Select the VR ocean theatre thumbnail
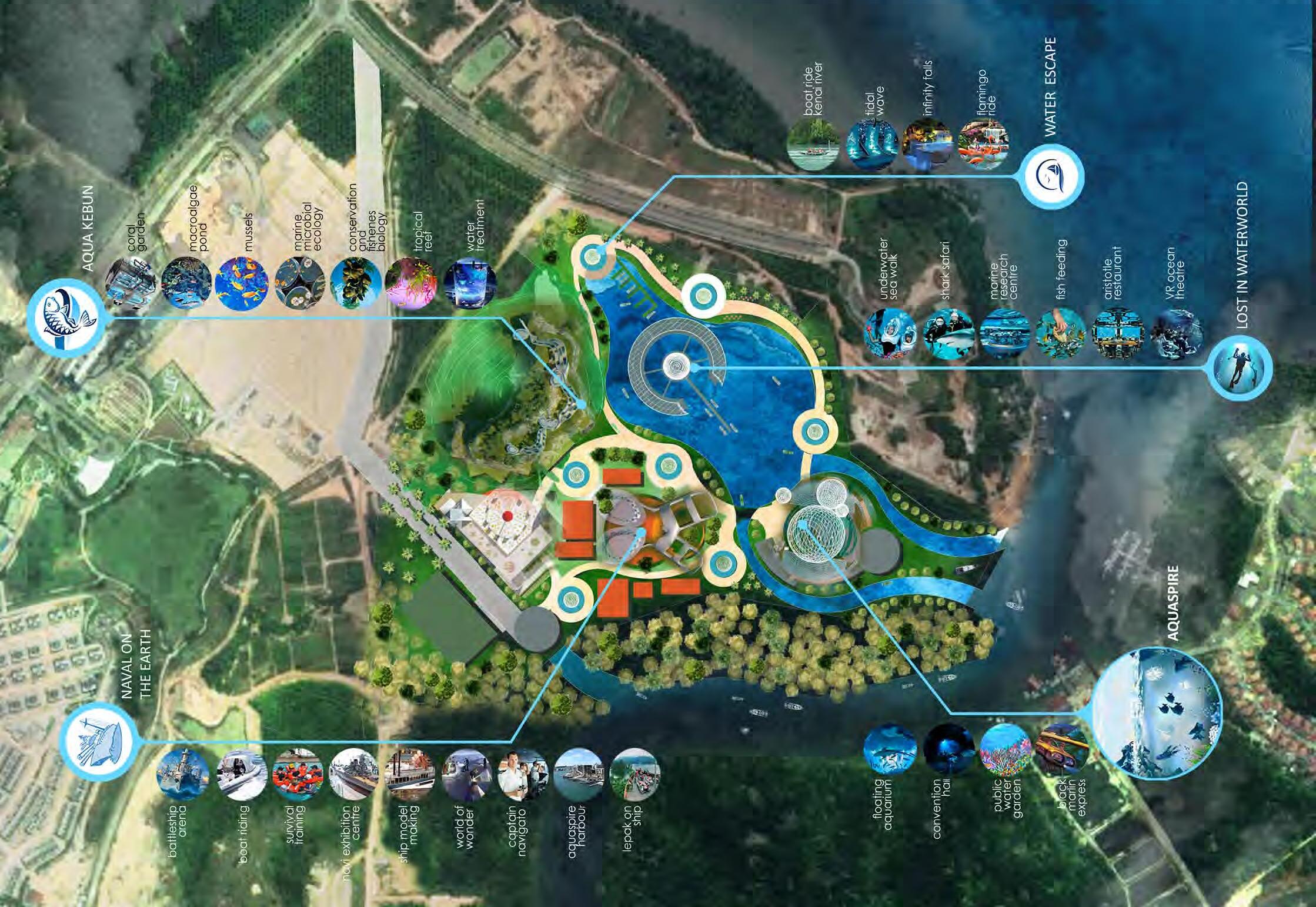Screen dimensions: 1316x907 (1175, 334)
